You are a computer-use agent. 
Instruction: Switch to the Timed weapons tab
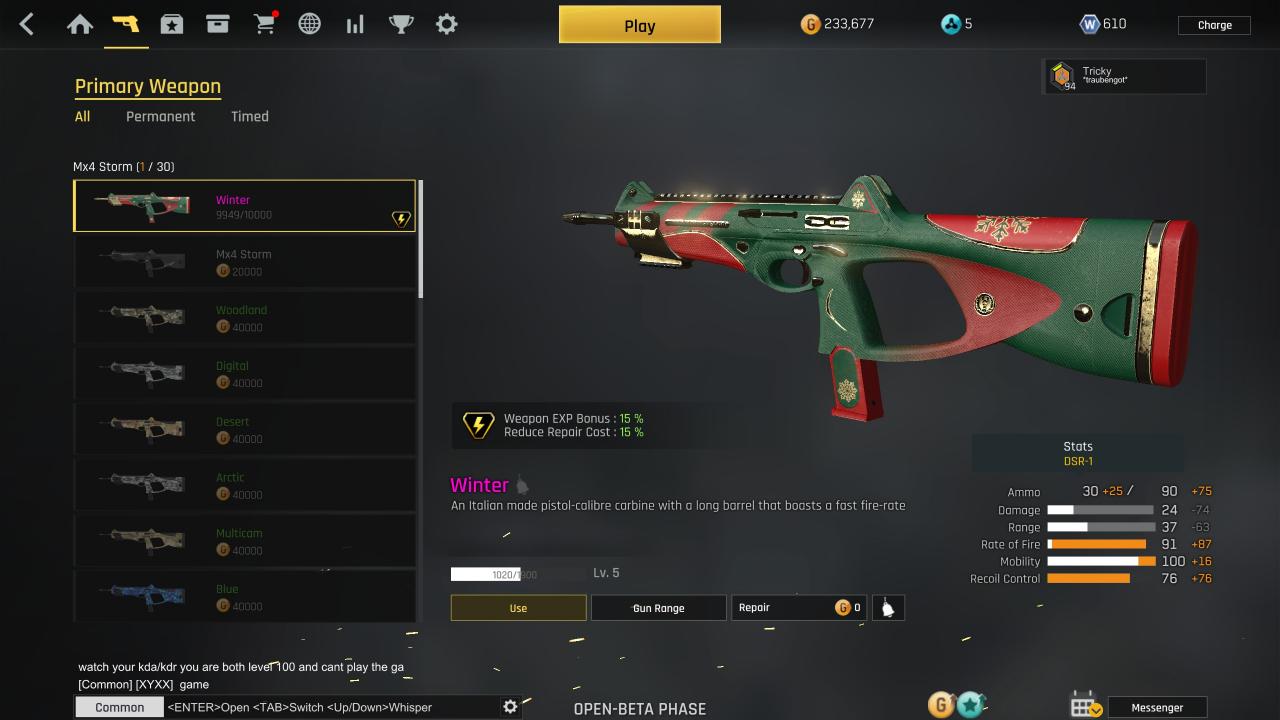tap(250, 116)
